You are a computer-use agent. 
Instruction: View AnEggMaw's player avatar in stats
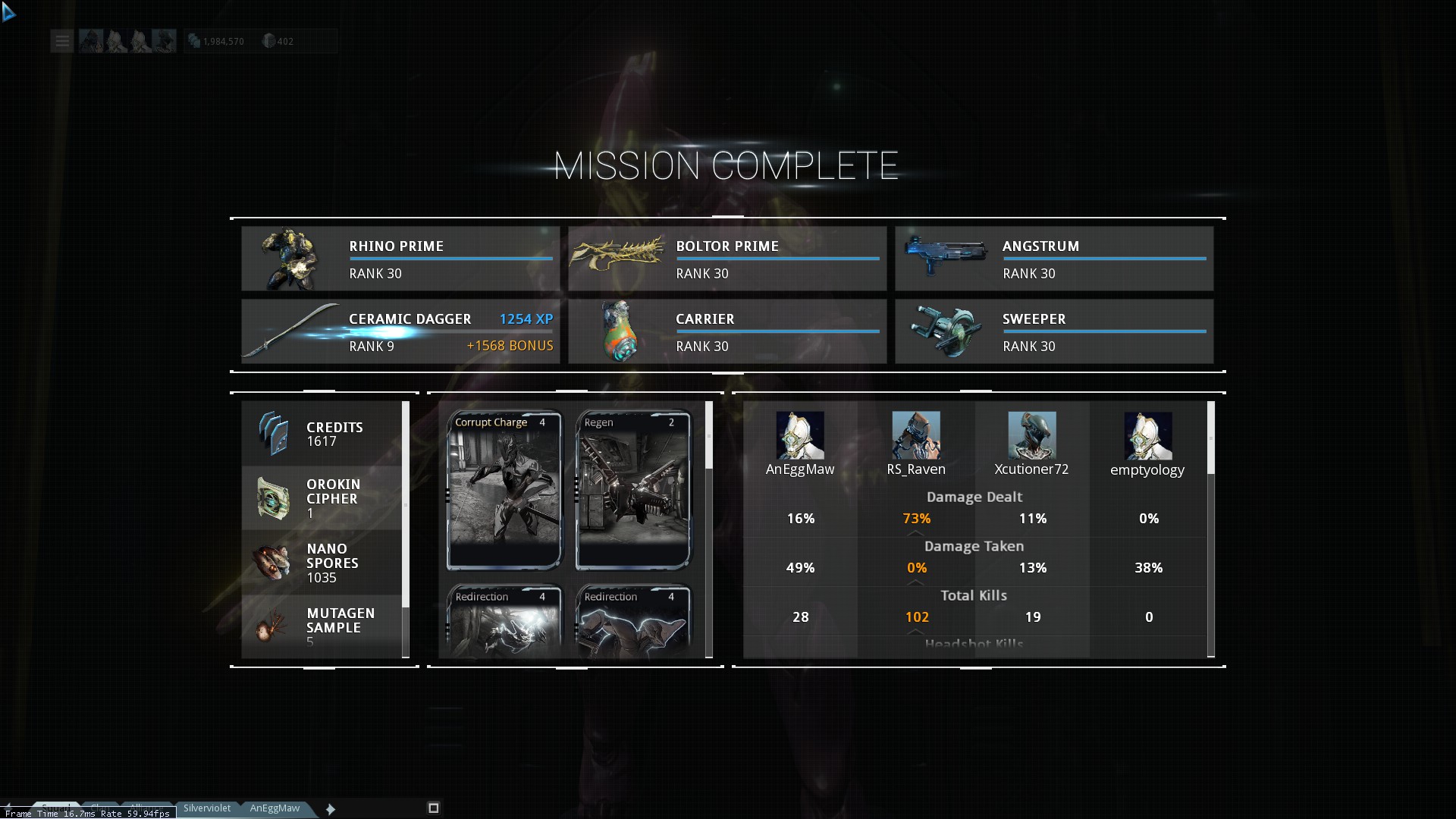pyautogui.click(x=800, y=435)
